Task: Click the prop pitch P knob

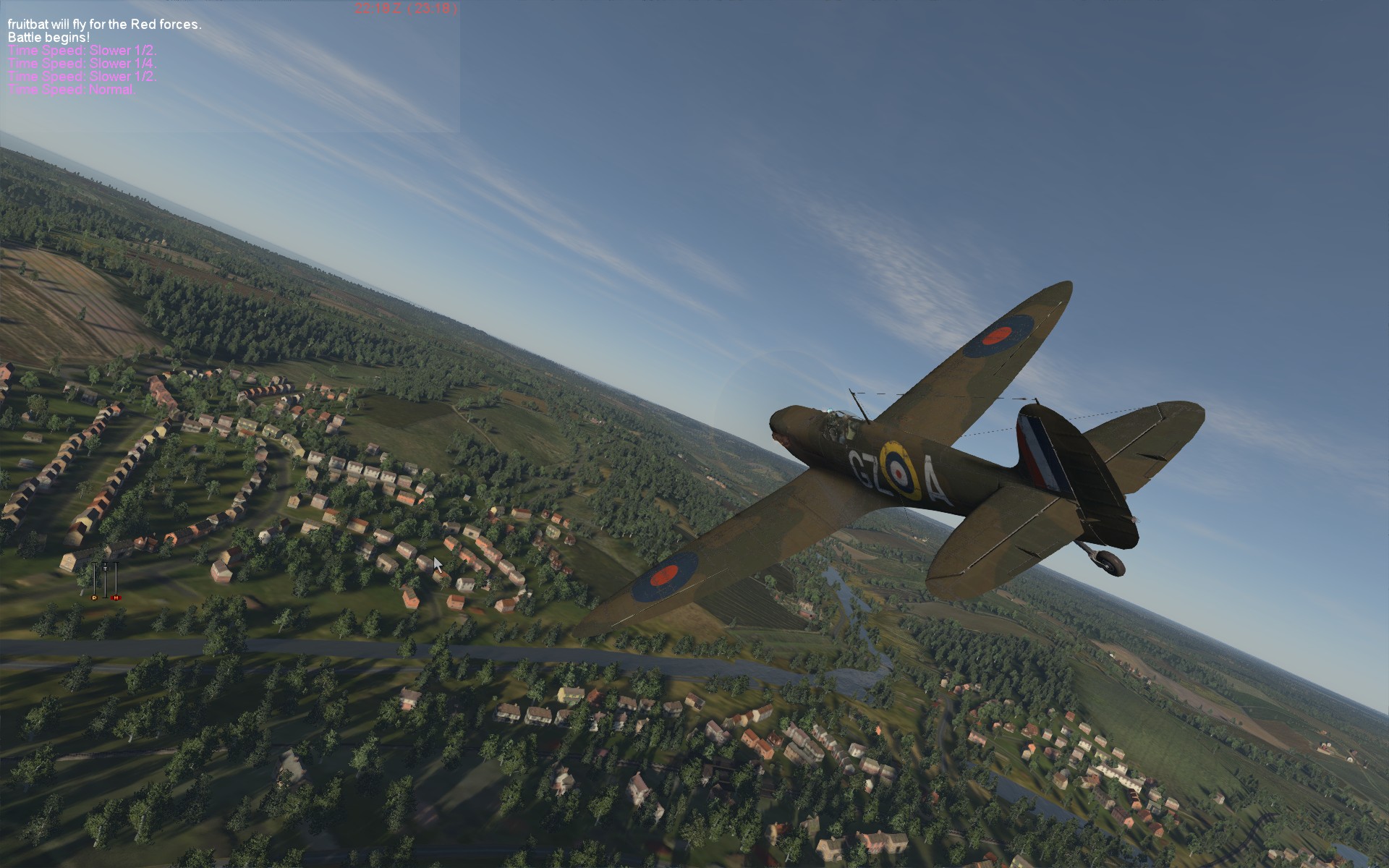Action: (94, 597)
